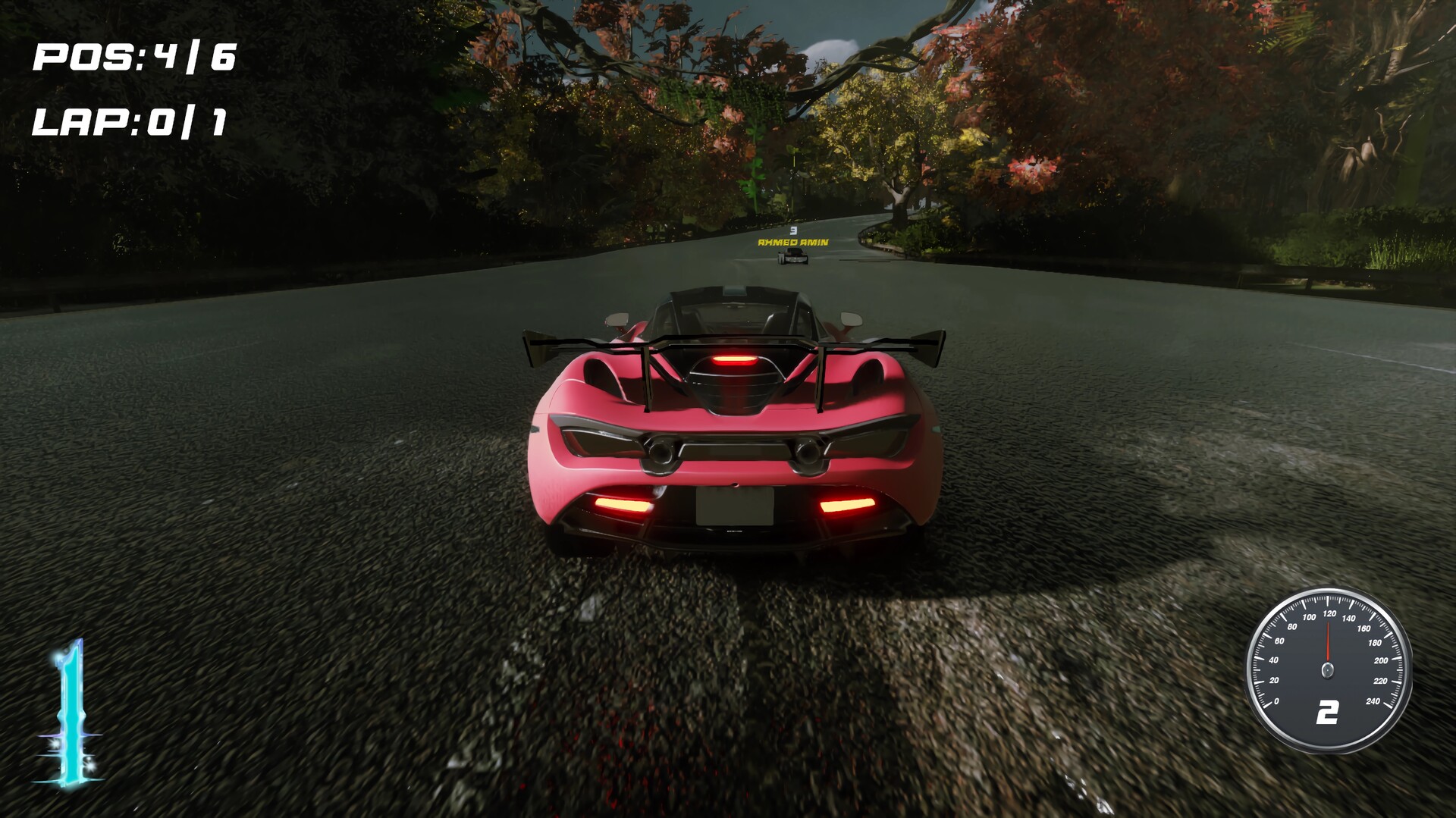Switch focus to the opponent car ahead

click(795, 258)
